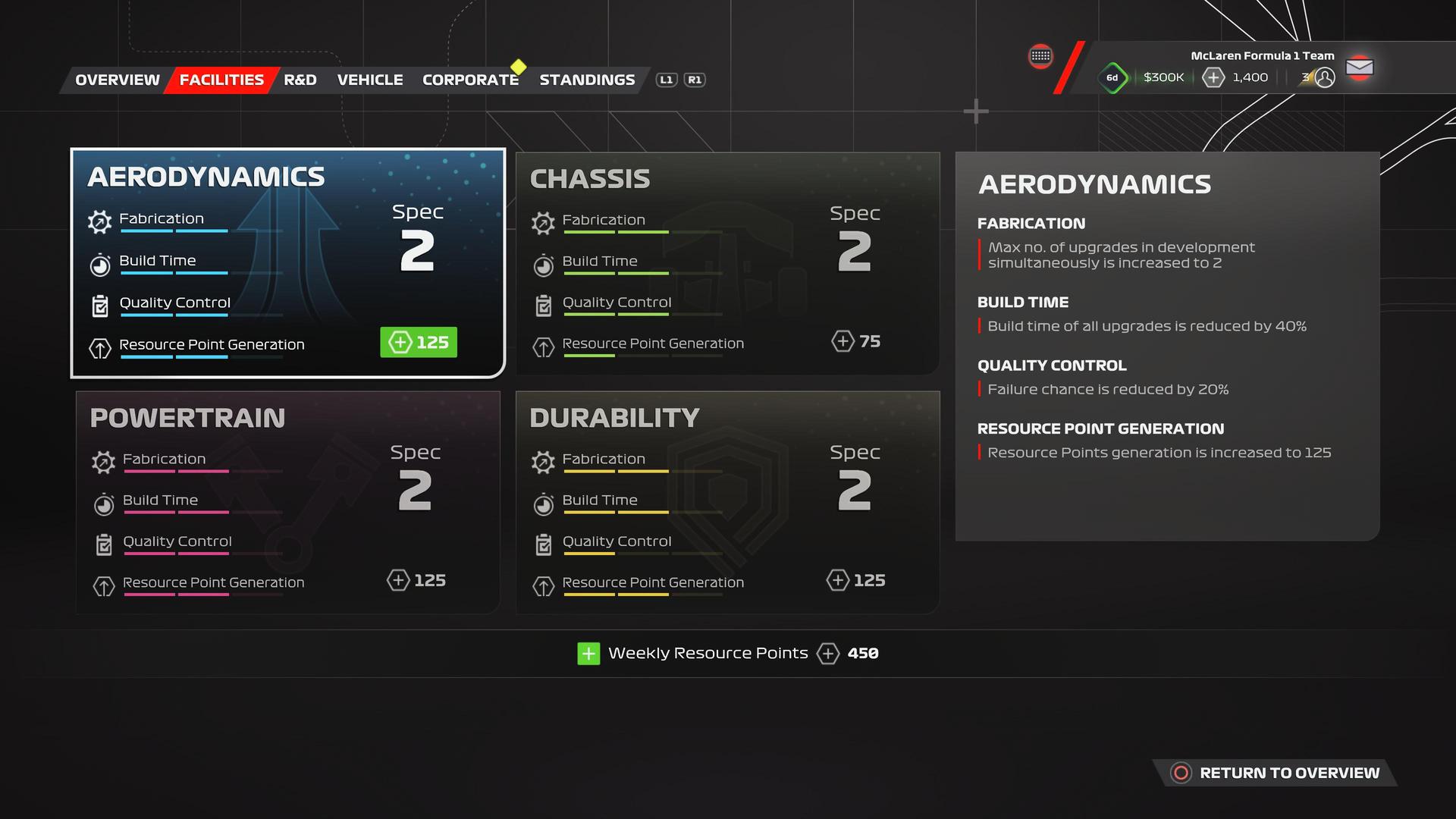Show the Standings tab
1456x819 pixels.
point(587,80)
